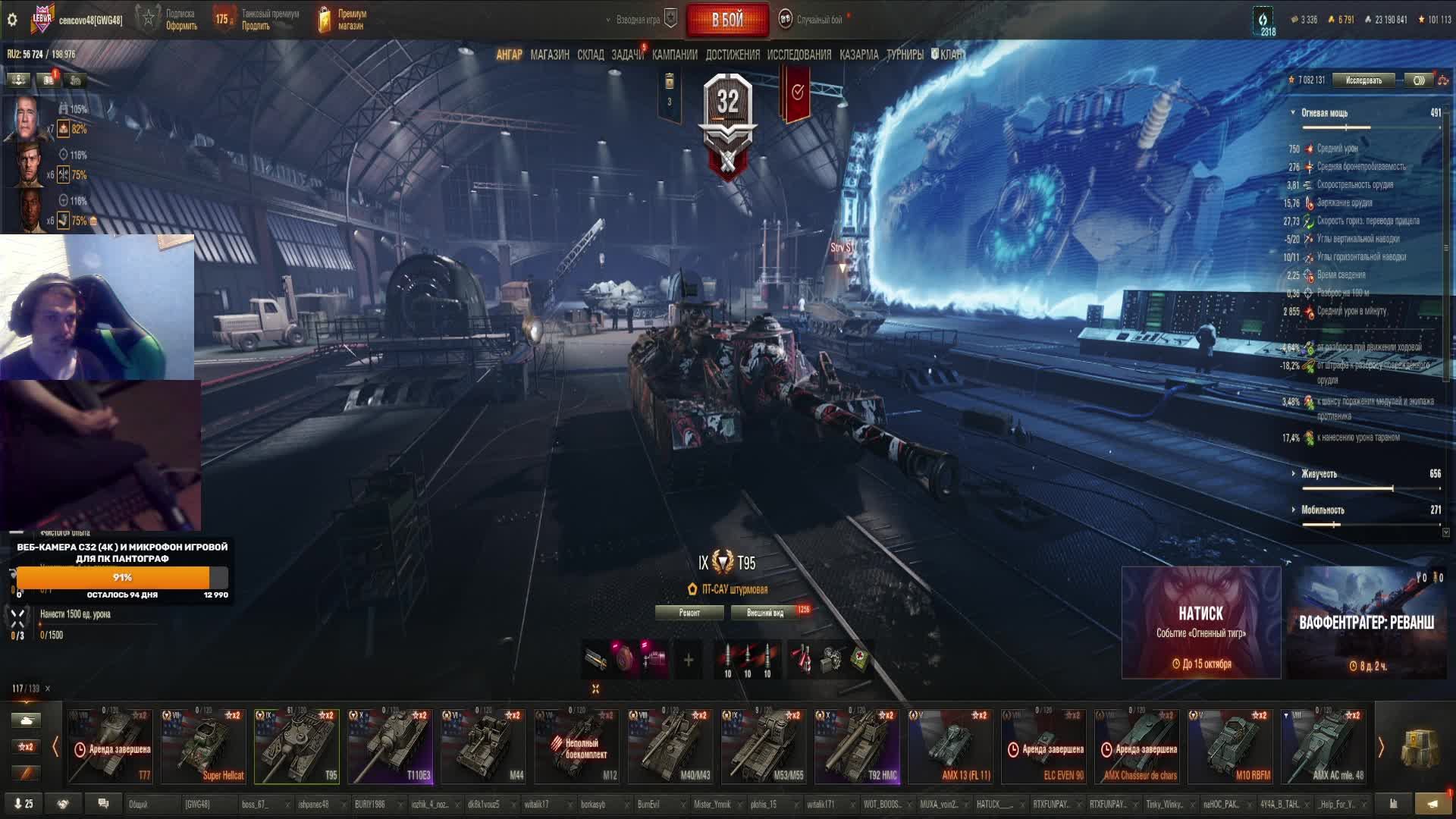Image resolution: width=1456 pixels, height=819 pixels.
Task: Open the Случайный бой mode selector
Action: click(x=818, y=20)
